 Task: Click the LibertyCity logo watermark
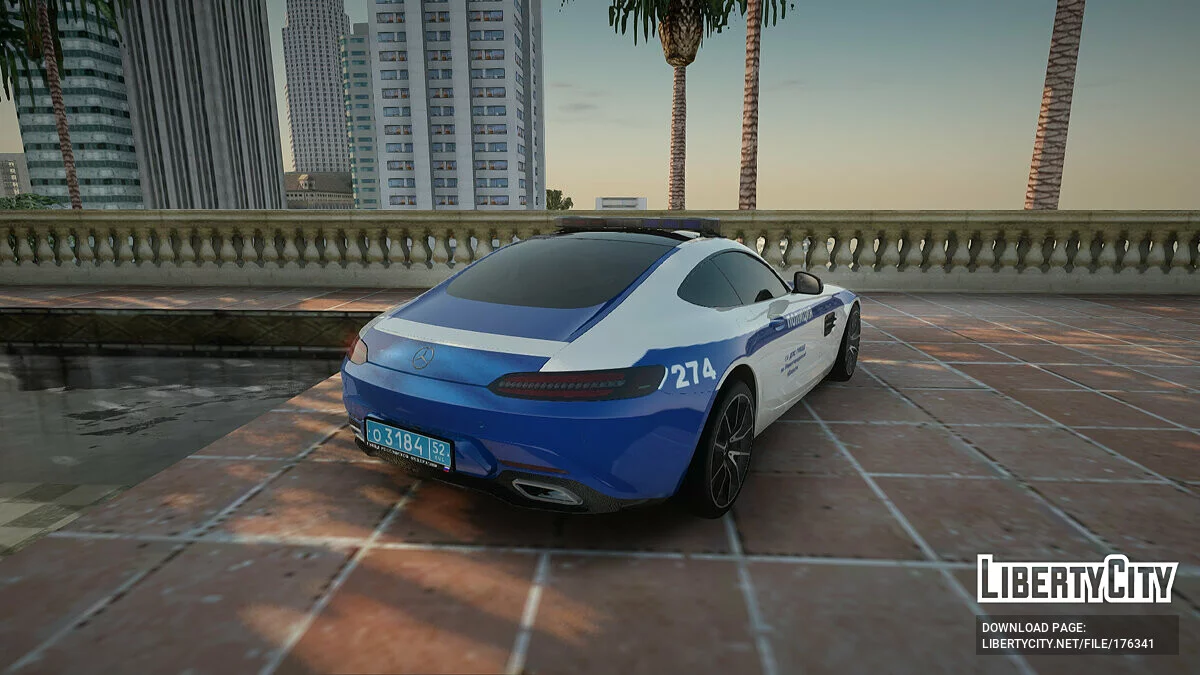1077,580
